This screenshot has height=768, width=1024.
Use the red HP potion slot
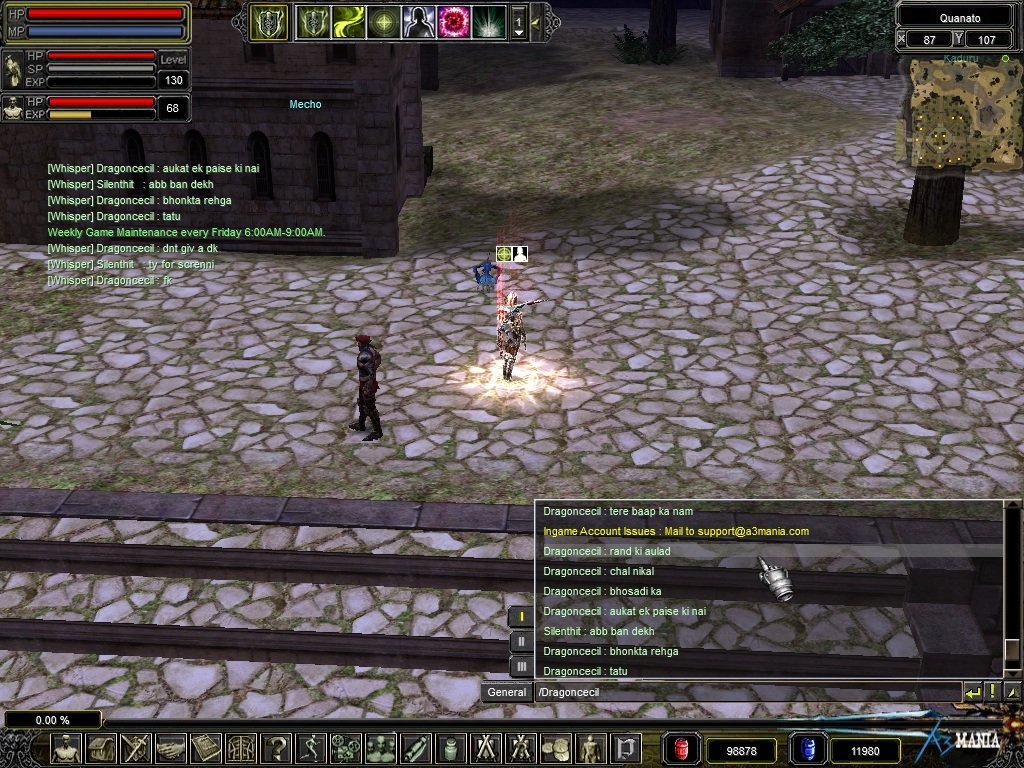681,749
